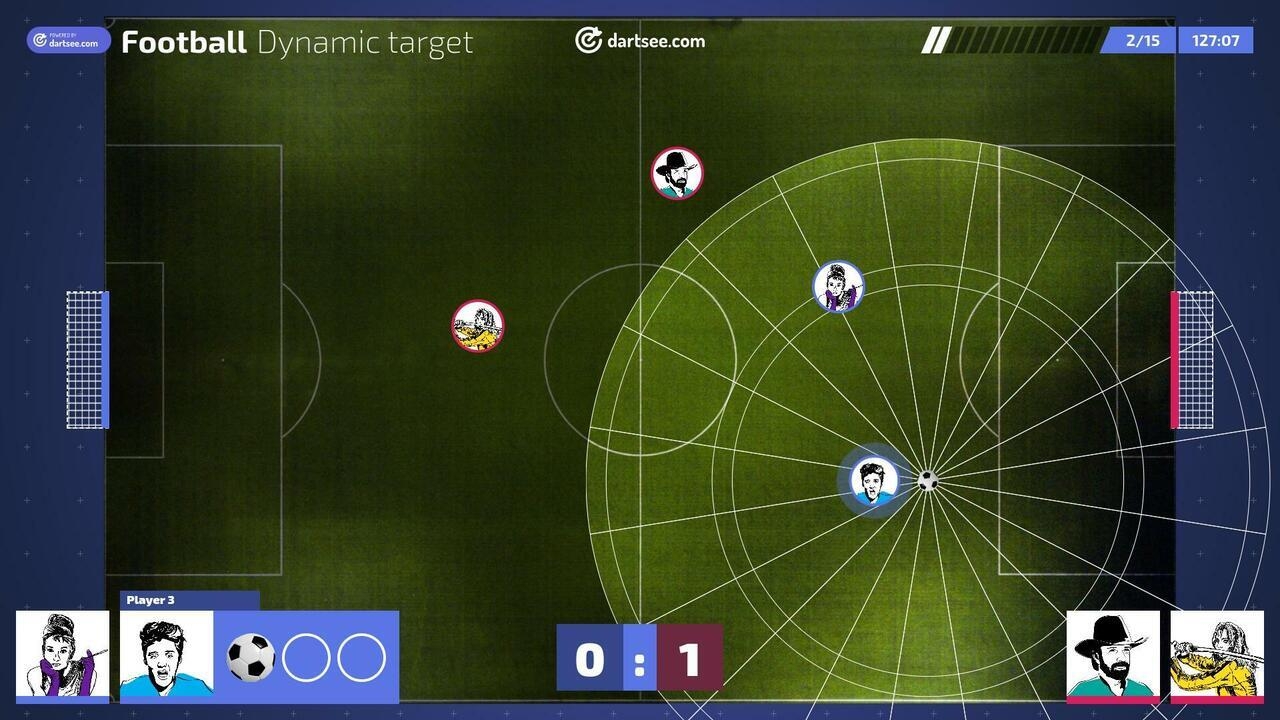The width and height of the screenshot is (1280, 720).
Task: Choose the cowboy hat player portrait
Action: pyautogui.click(x=1113, y=655)
